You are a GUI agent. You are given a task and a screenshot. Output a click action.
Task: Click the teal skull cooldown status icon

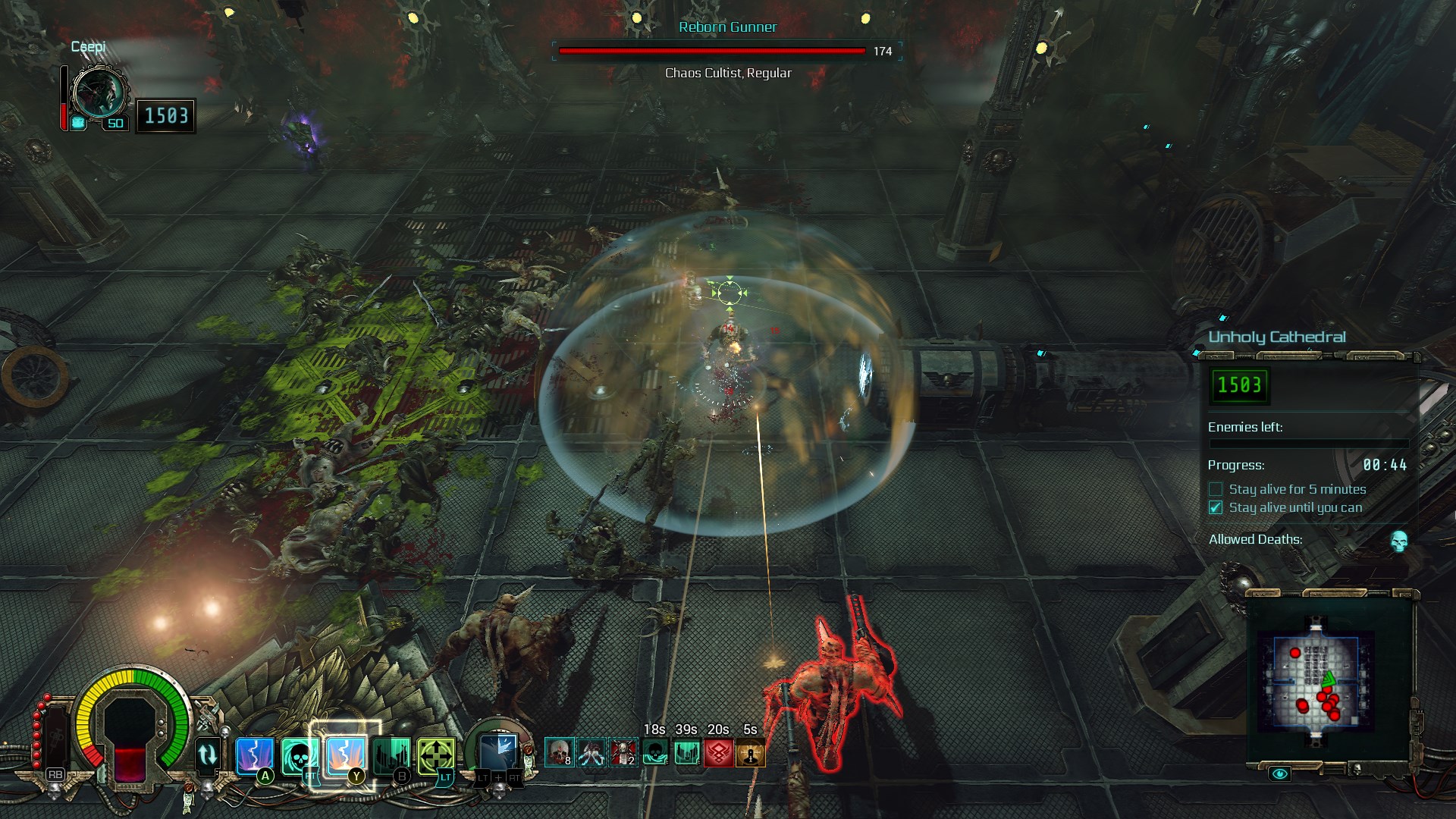point(654,753)
